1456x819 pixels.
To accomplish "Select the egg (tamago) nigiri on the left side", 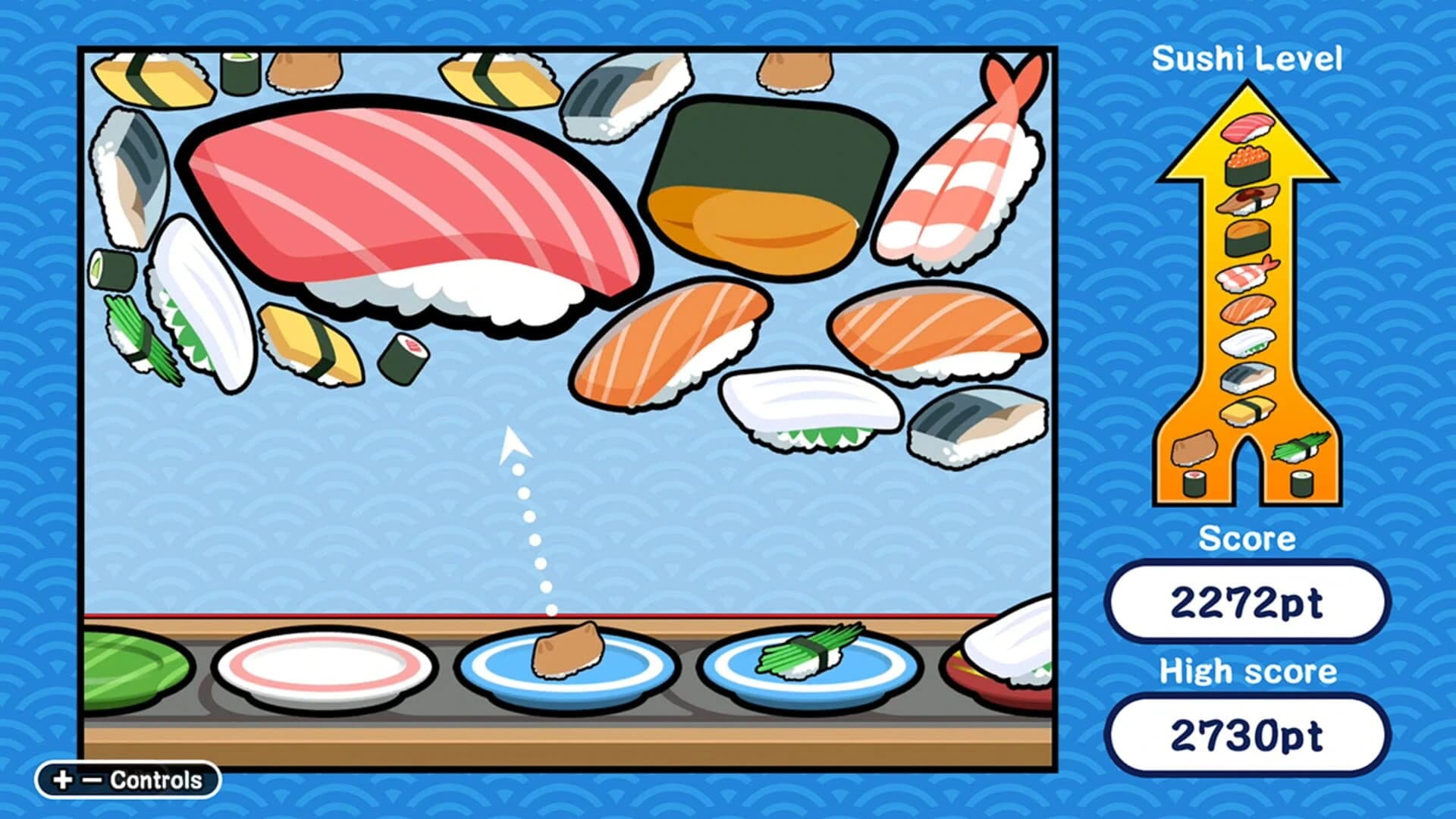I will point(311,341).
